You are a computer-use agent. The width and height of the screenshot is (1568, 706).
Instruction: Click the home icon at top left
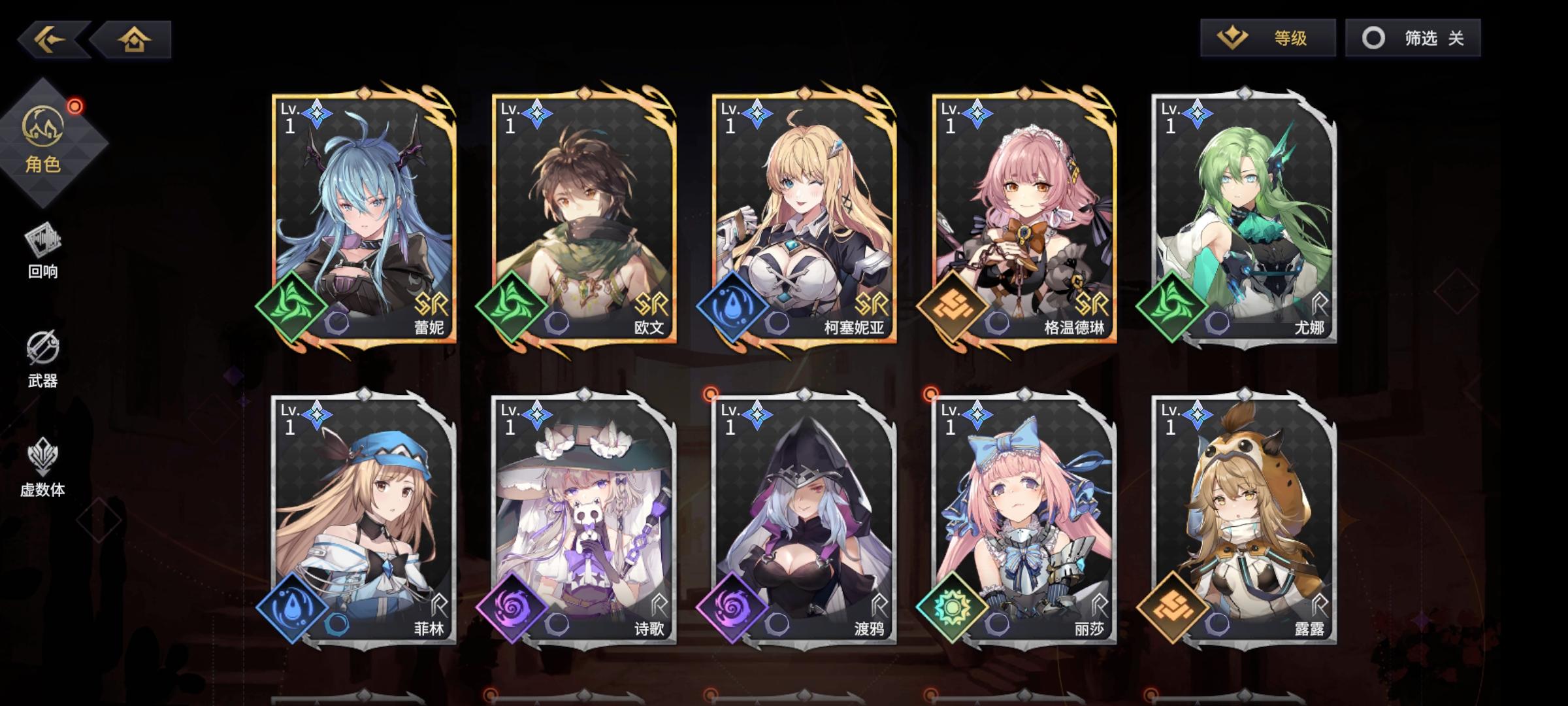pos(134,39)
